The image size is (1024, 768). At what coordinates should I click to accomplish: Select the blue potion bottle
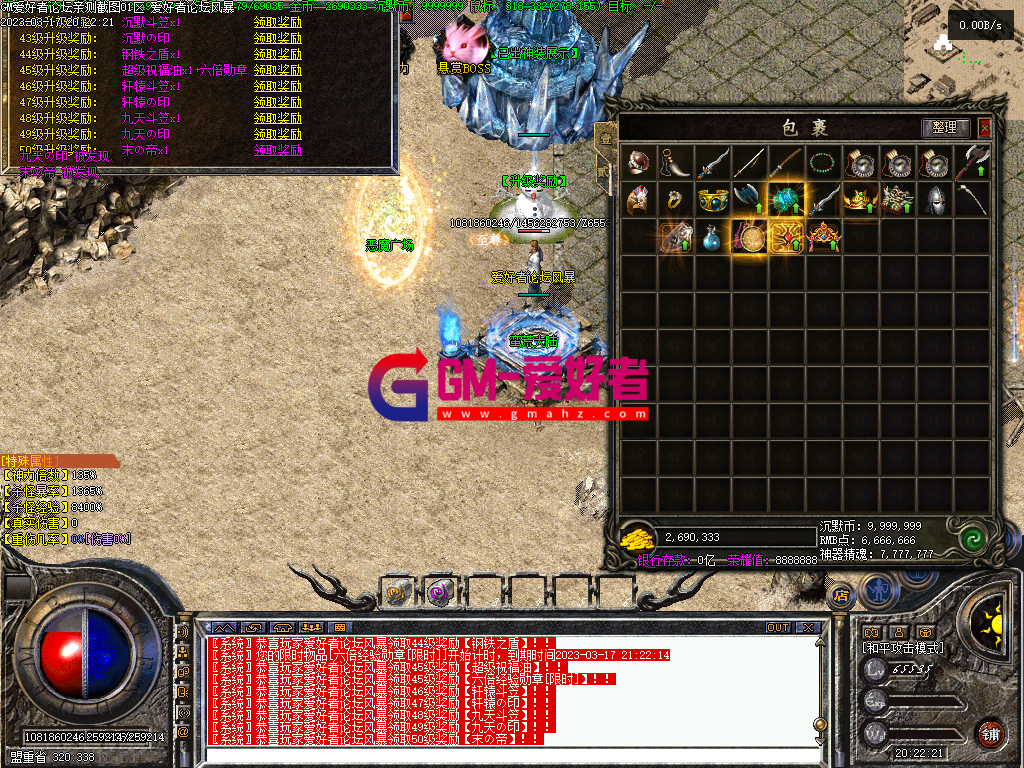coord(712,237)
